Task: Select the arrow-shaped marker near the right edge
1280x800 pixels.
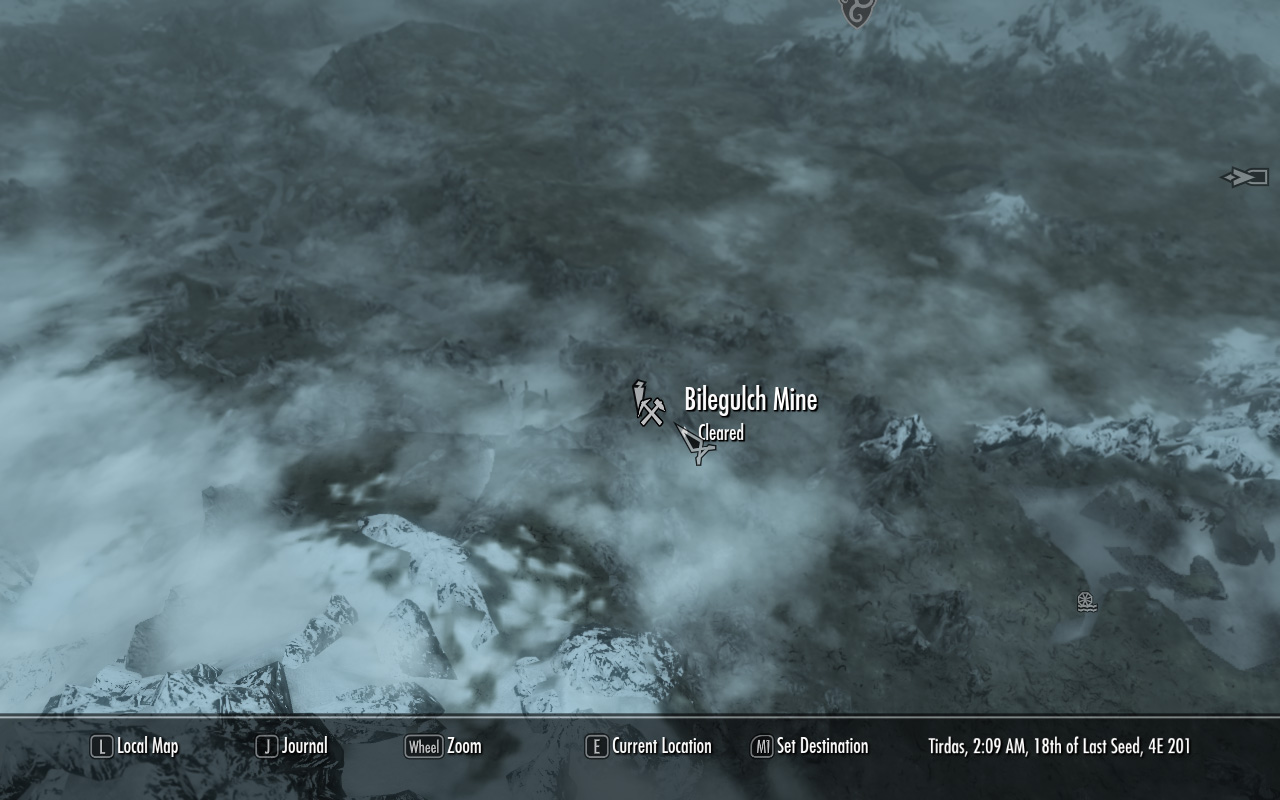Action: click(1245, 177)
